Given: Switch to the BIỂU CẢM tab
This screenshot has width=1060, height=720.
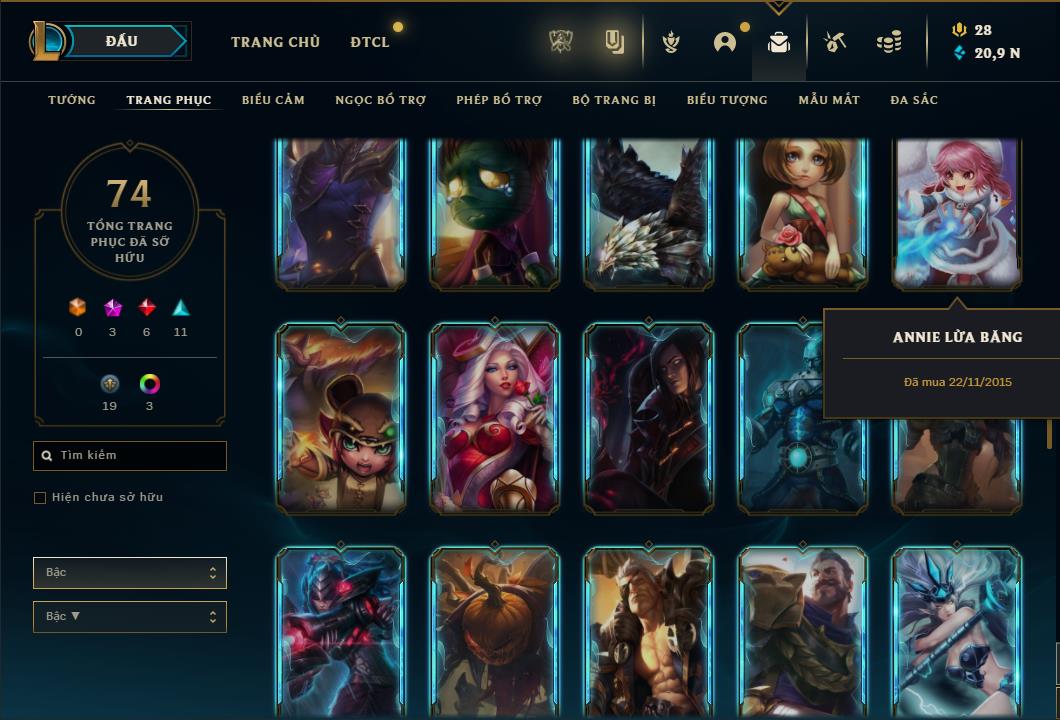Looking at the screenshot, I should [x=273, y=100].
